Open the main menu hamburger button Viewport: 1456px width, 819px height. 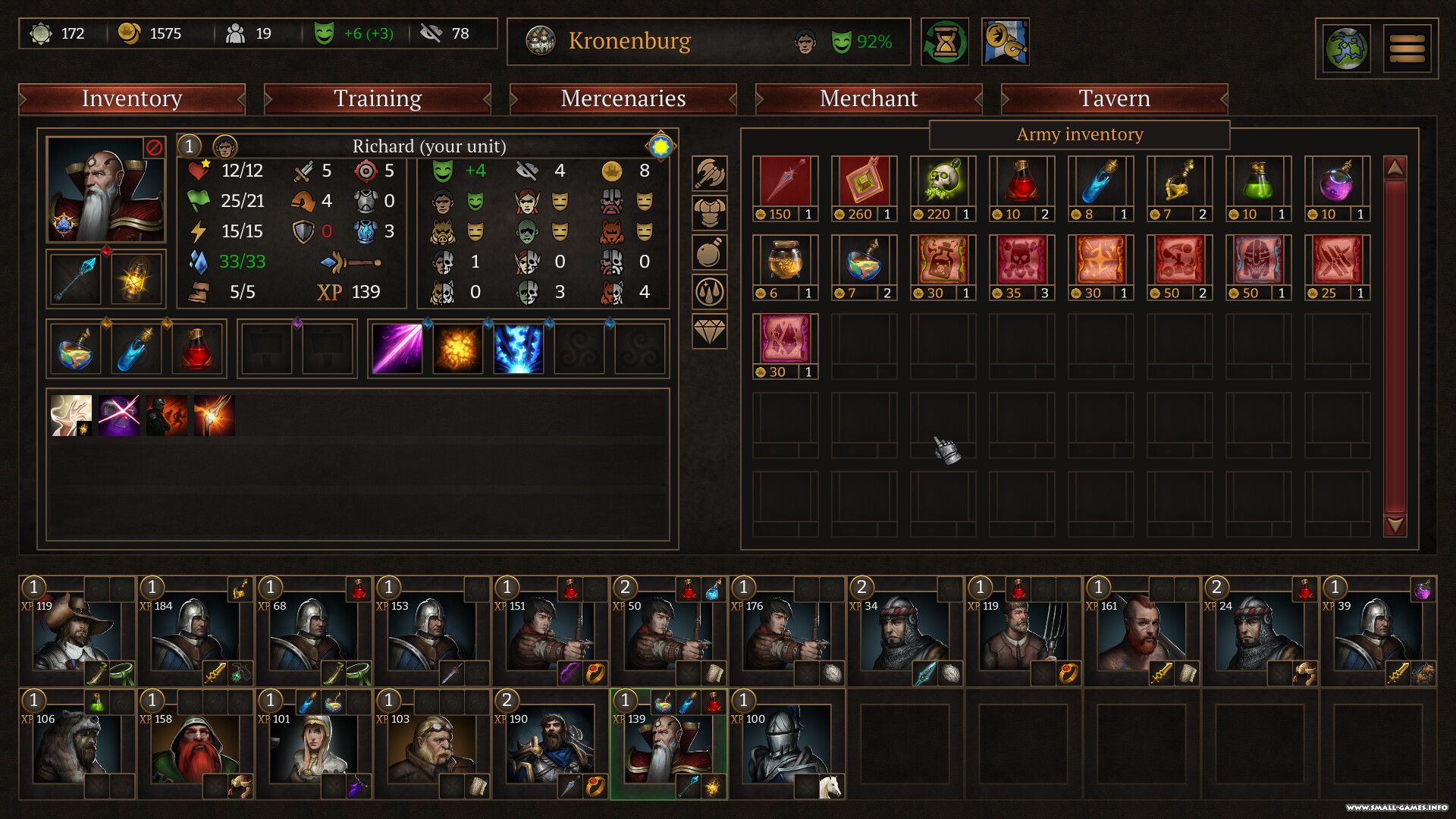click(x=1407, y=49)
